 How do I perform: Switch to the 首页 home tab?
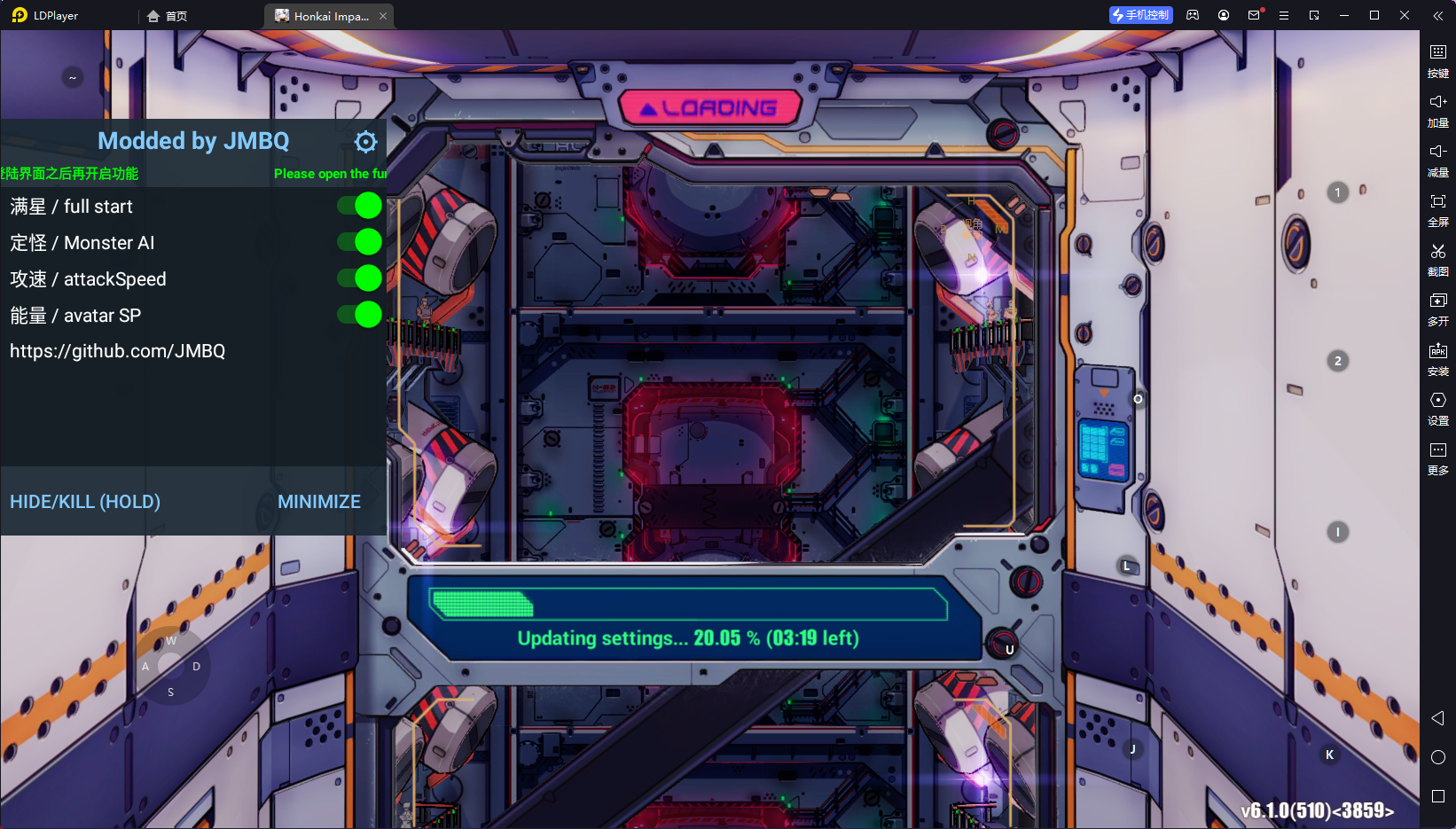click(168, 15)
